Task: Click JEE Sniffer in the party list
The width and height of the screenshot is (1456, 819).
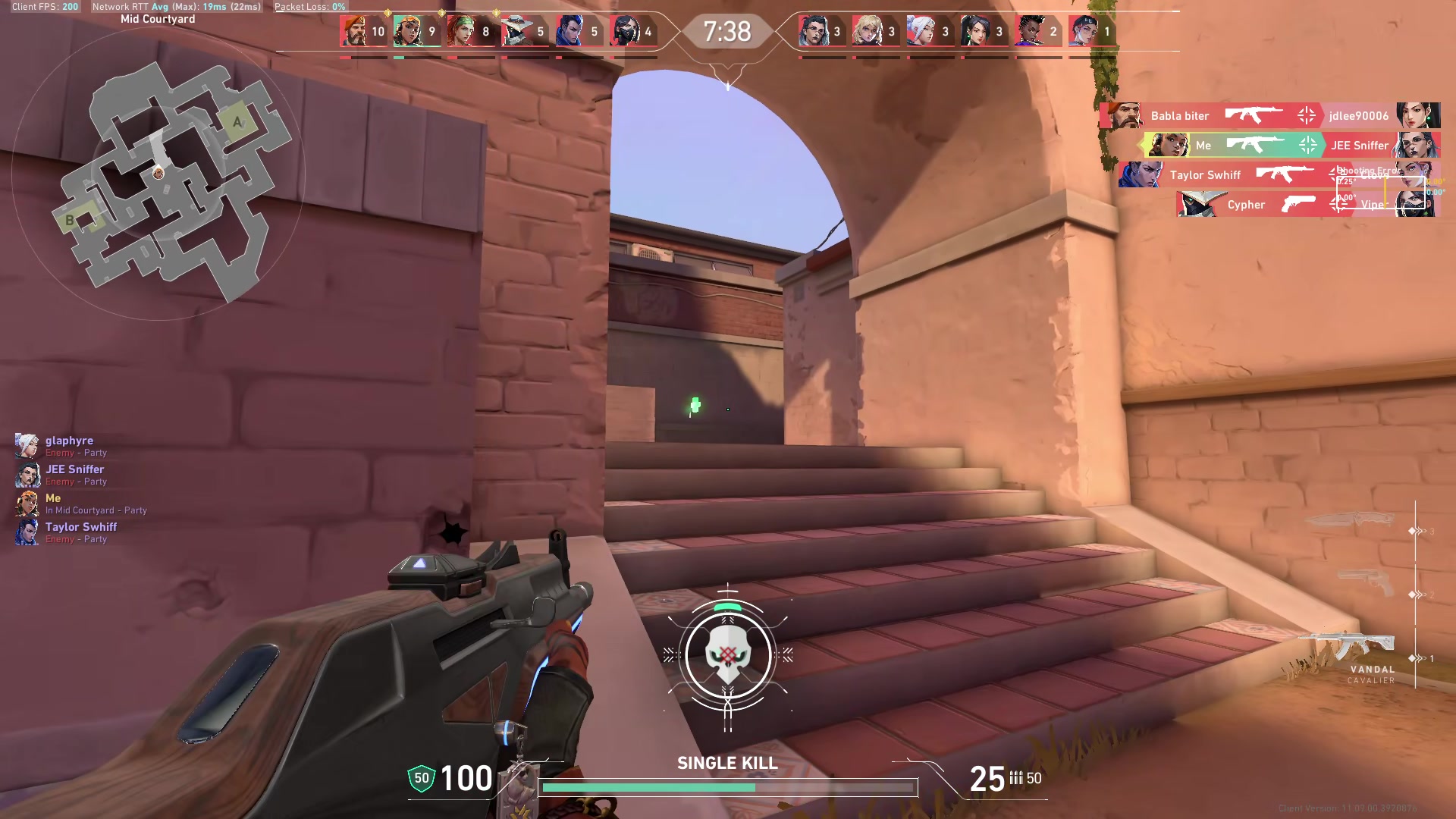Action: [74, 470]
